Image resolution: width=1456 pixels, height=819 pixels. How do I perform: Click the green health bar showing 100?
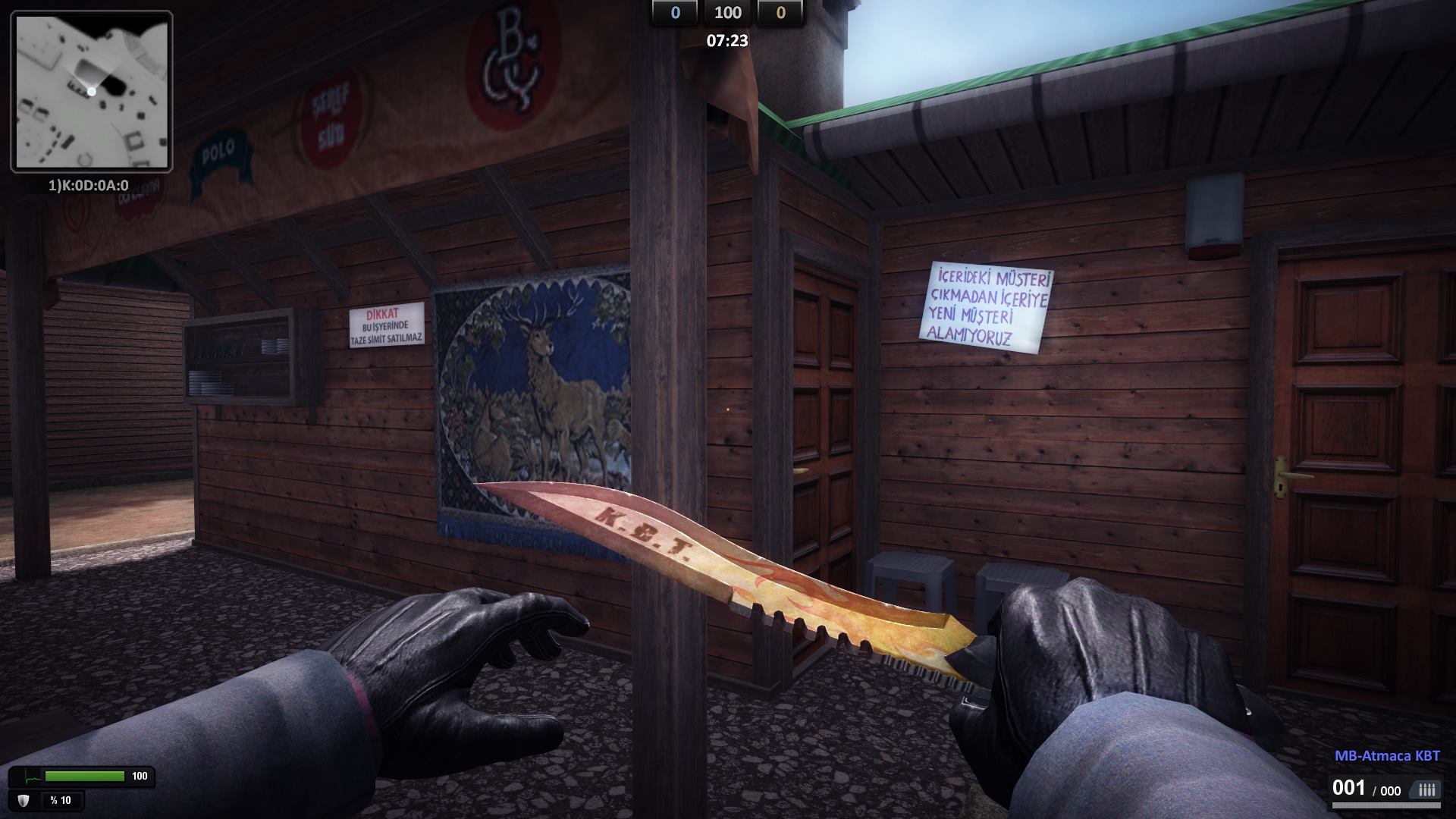pos(85,775)
